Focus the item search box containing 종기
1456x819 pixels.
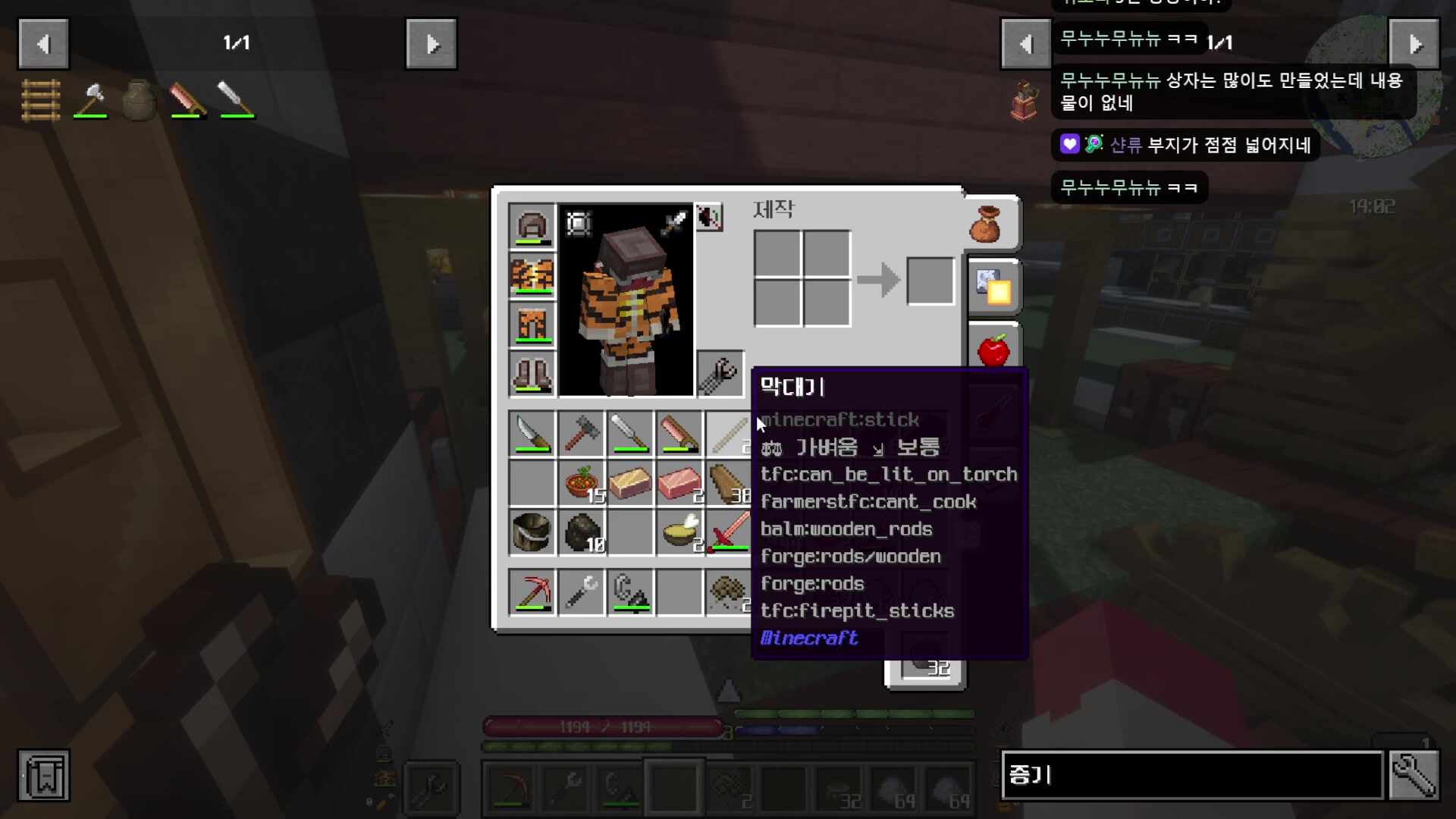click(1192, 775)
